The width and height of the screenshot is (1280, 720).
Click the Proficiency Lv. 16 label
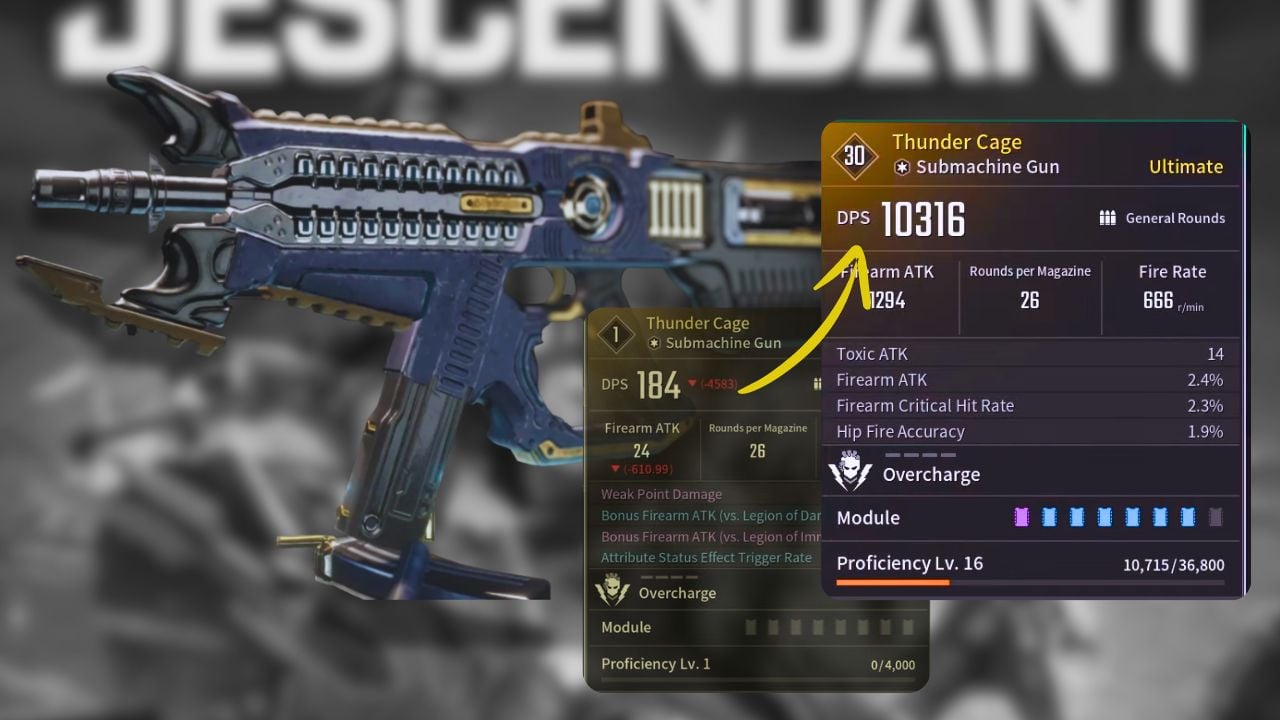[x=909, y=563]
